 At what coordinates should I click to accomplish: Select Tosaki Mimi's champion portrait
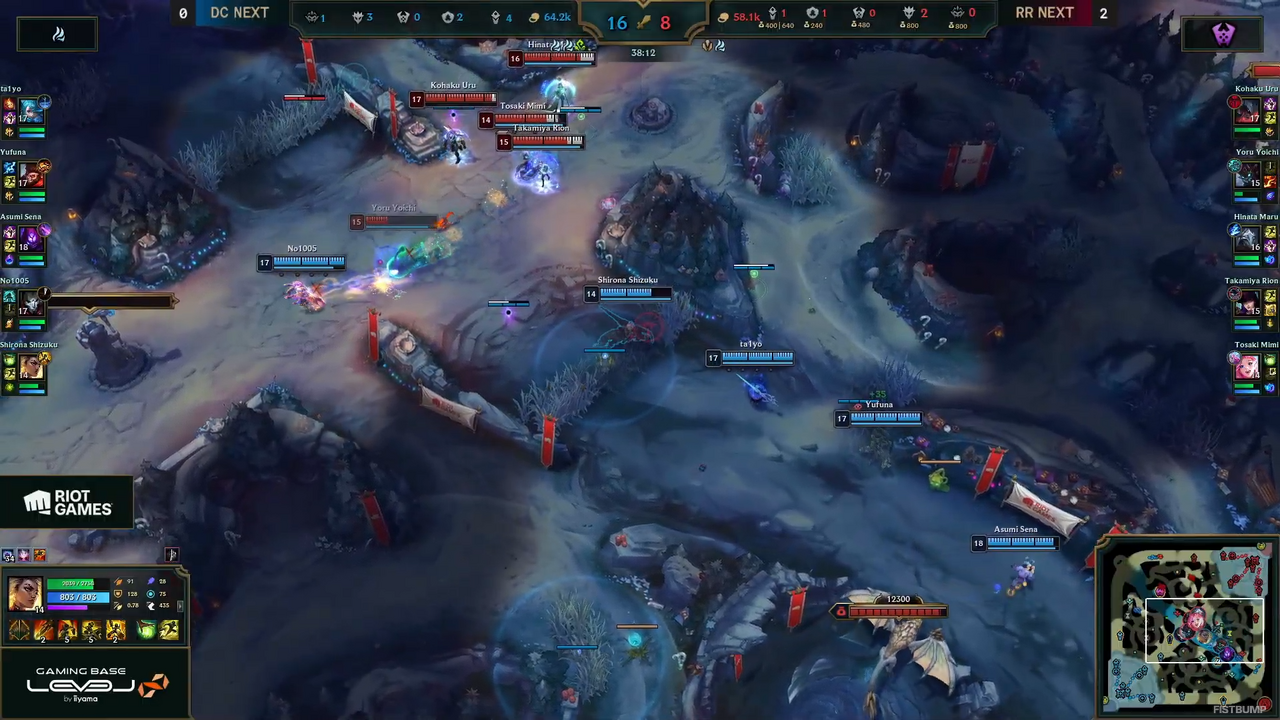pos(1247,367)
